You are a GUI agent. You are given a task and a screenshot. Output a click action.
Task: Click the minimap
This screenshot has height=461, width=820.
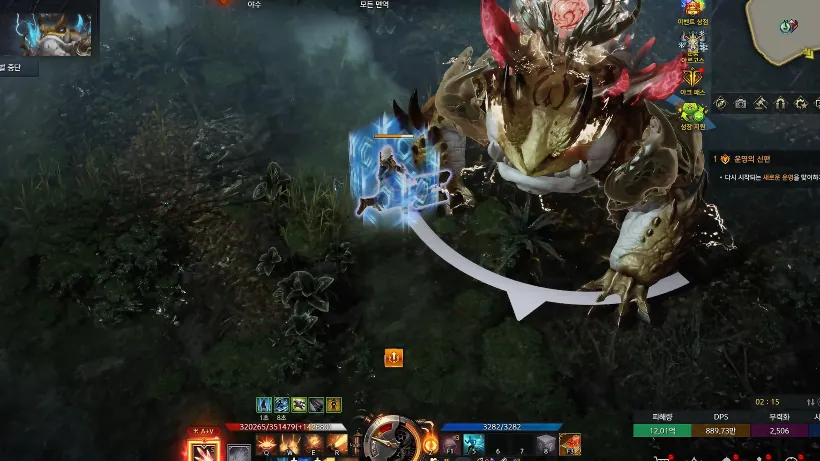[x=786, y=25]
